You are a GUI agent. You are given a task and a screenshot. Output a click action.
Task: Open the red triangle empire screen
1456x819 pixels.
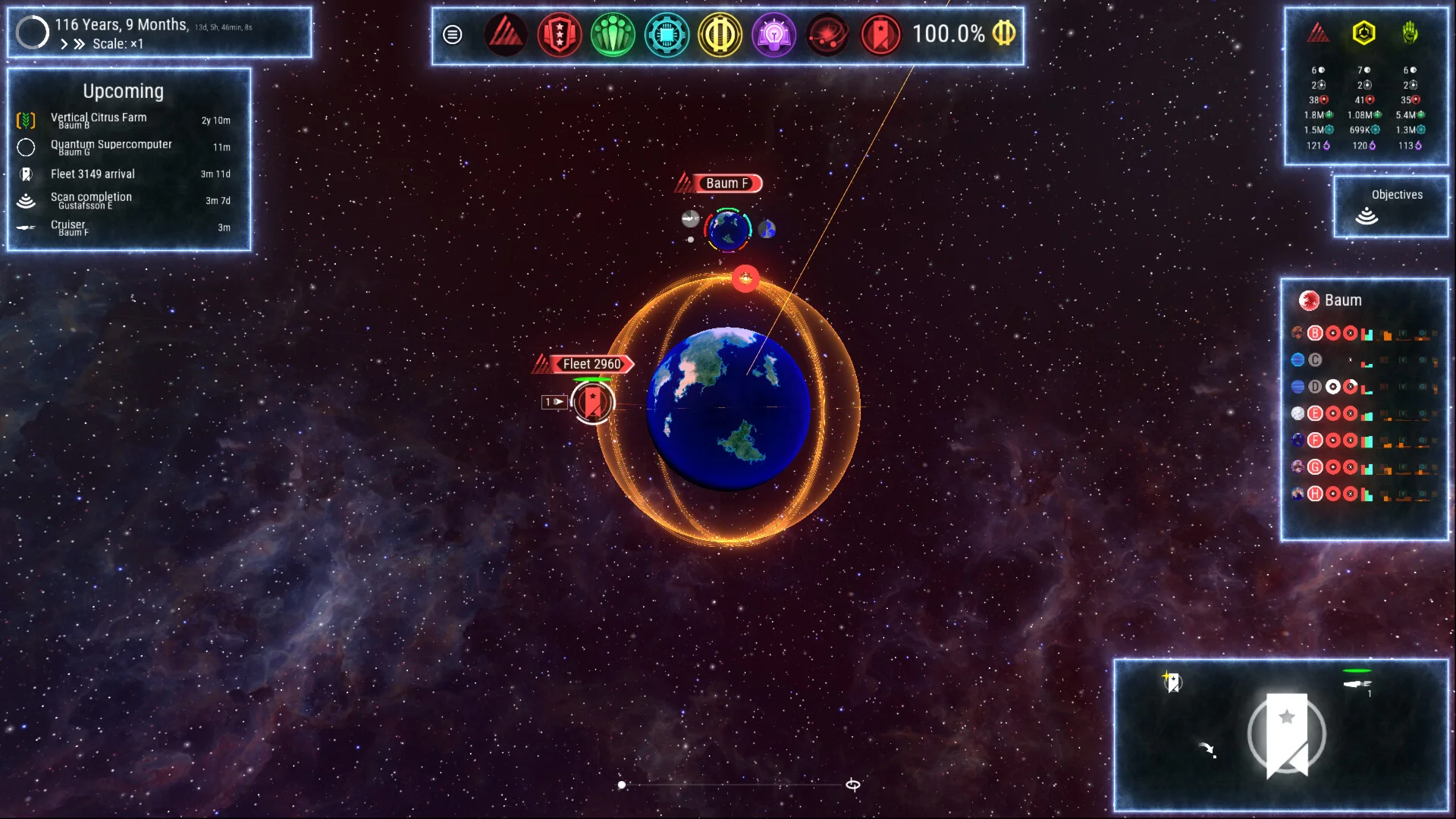(505, 35)
